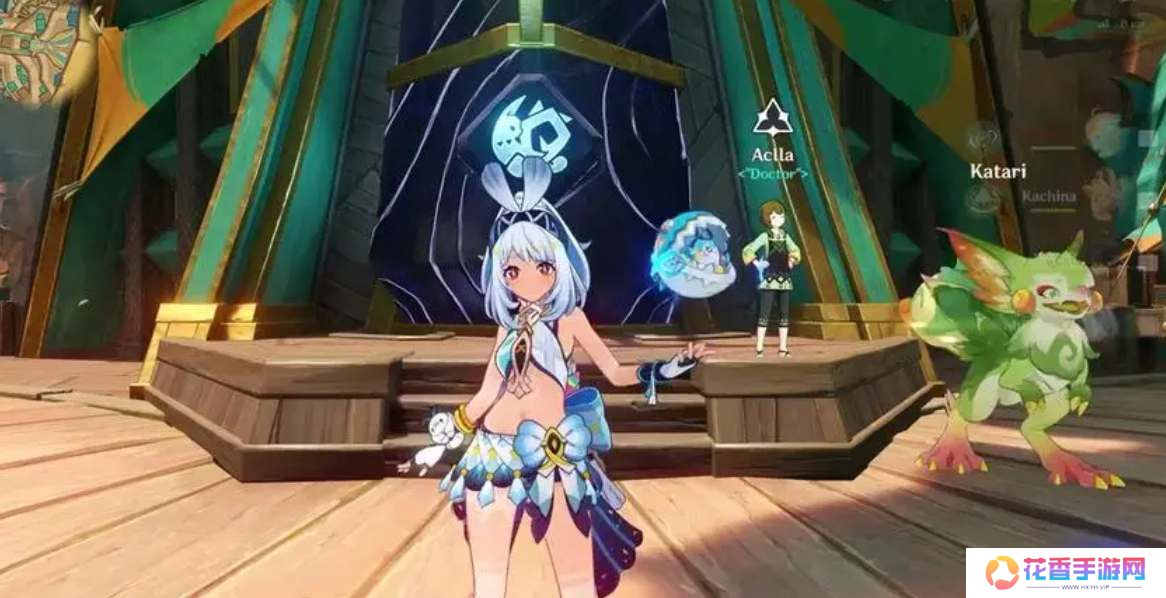Switch to Kachina in the party list

[x=1048, y=196]
